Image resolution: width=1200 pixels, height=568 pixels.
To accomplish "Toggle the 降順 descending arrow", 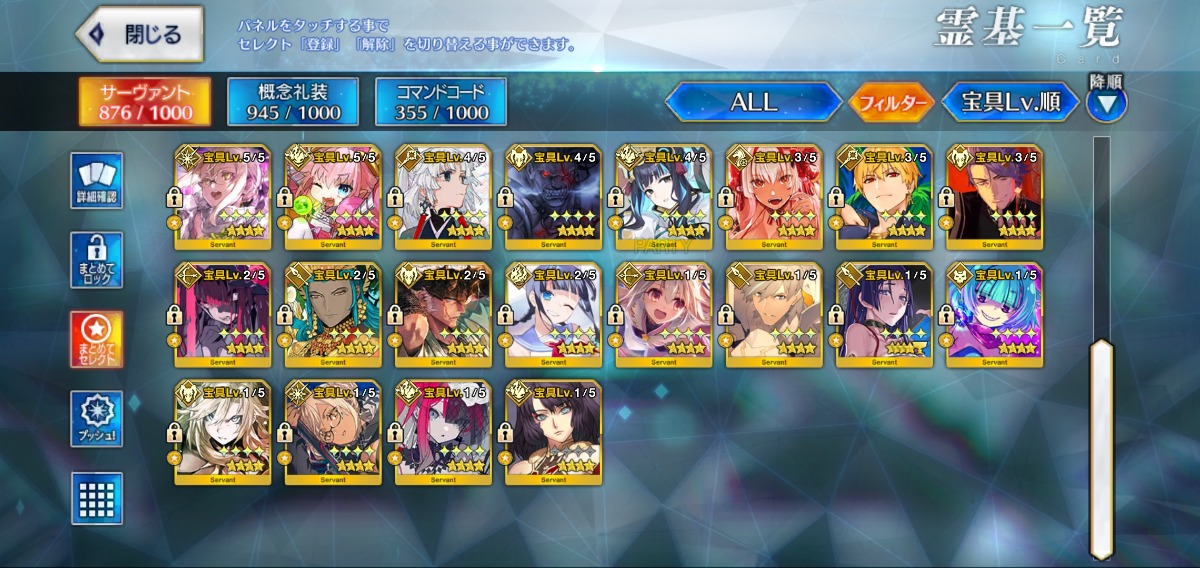I will (1107, 101).
